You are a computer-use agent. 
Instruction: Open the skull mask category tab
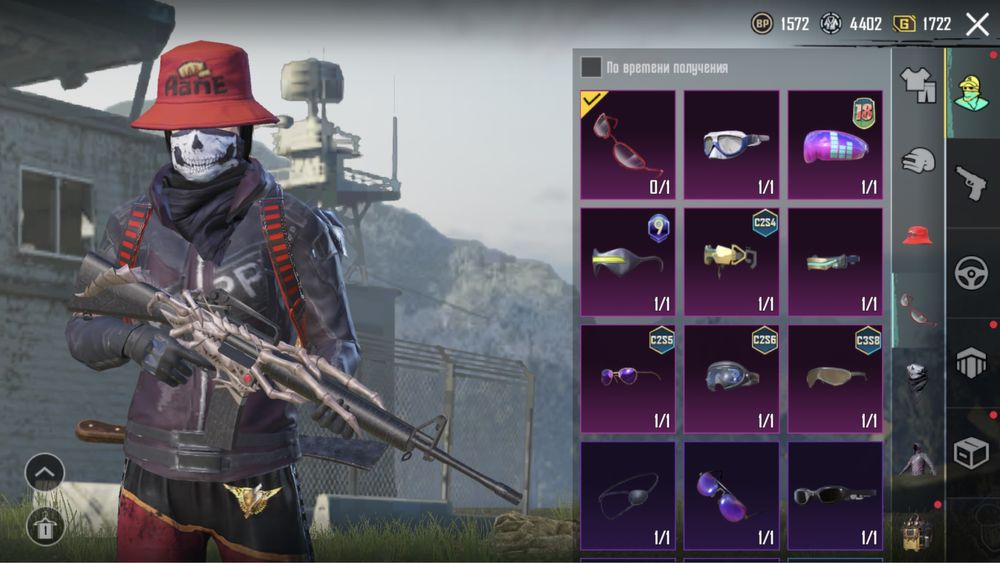(x=917, y=376)
